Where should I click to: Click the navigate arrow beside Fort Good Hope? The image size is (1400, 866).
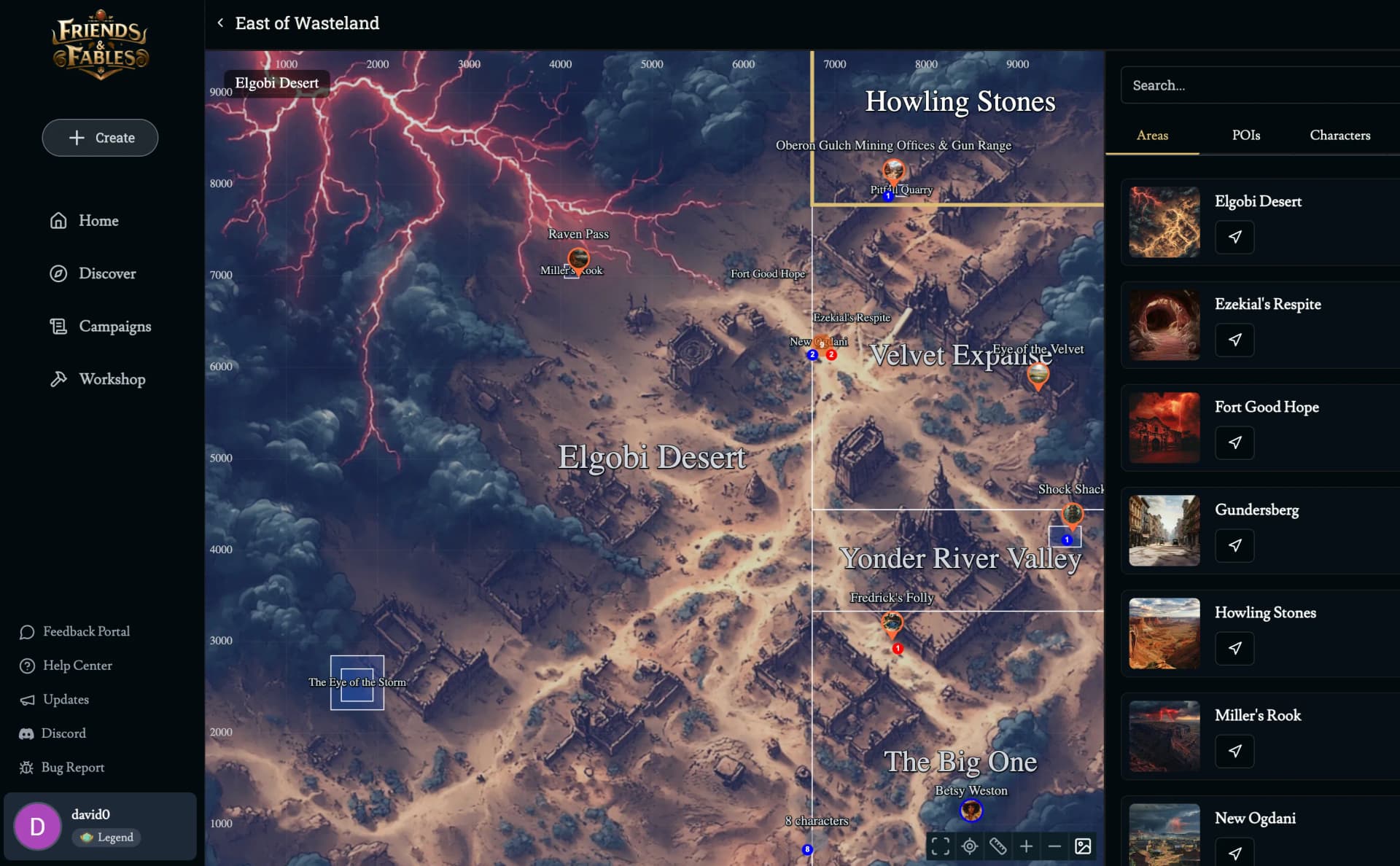(1234, 442)
